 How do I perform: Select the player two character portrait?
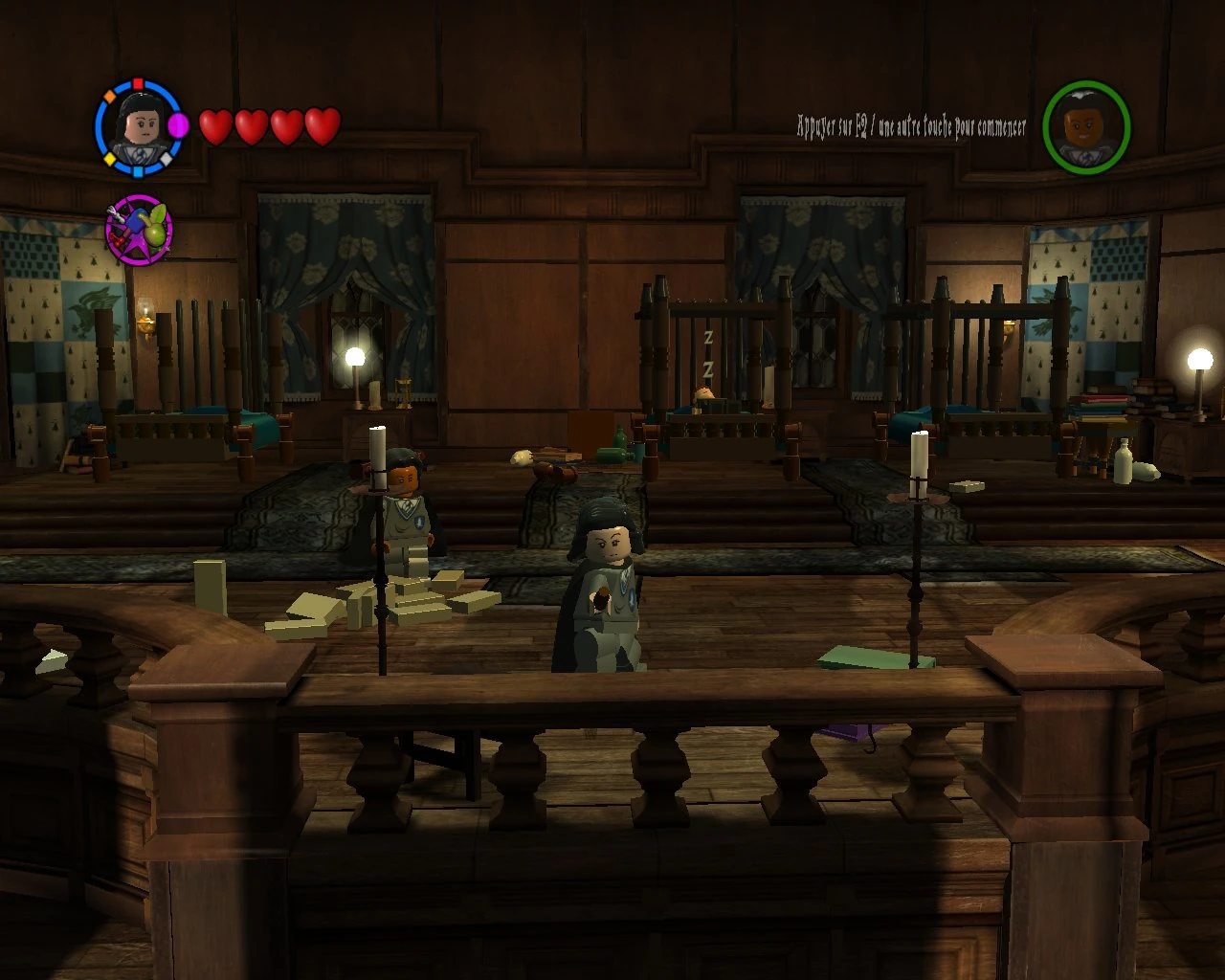click(x=1086, y=127)
